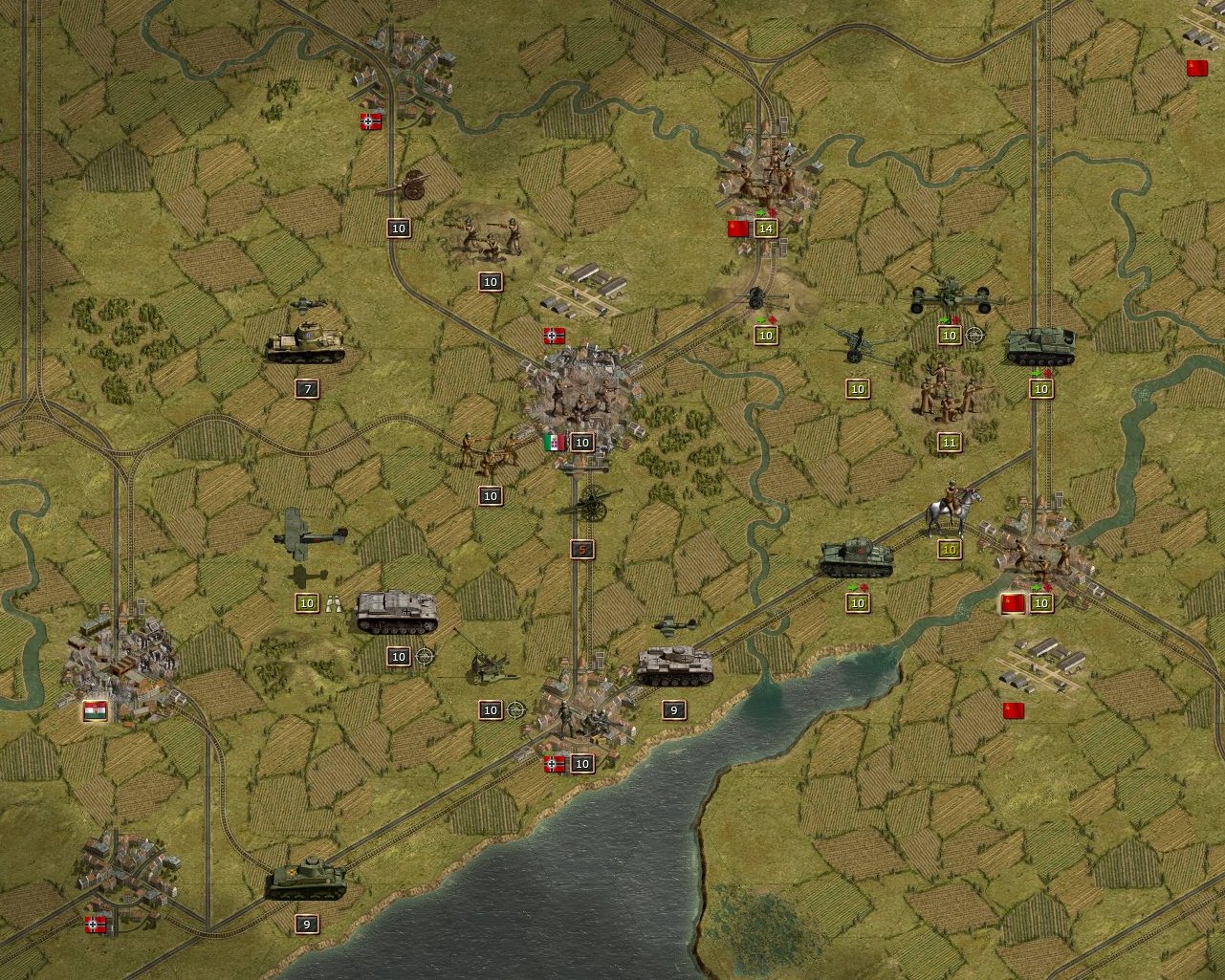
Task: Click the strength 5 badge under the railway artillery
Action: (x=580, y=551)
